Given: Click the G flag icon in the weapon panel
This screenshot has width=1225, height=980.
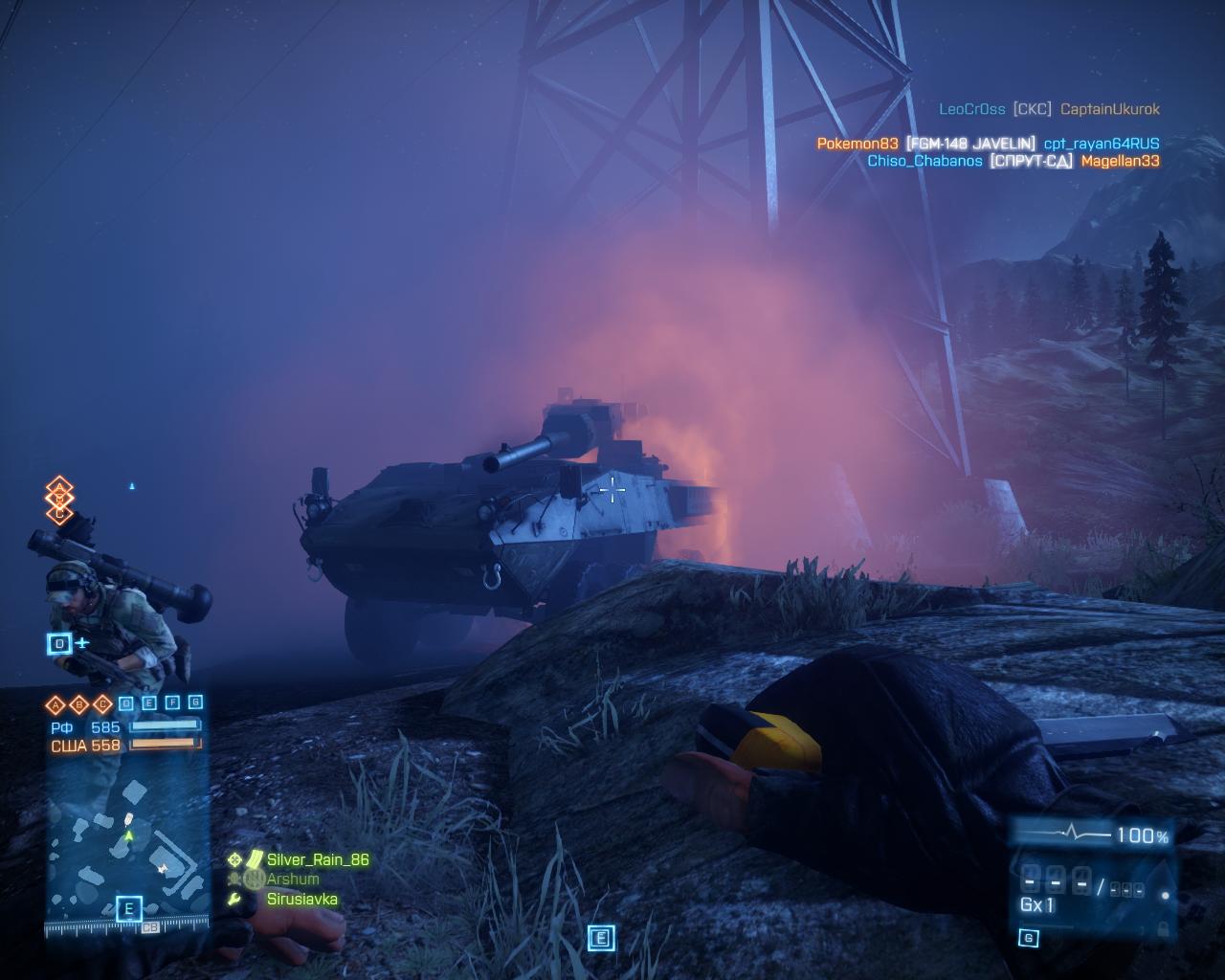Looking at the screenshot, I should click(x=1029, y=938).
